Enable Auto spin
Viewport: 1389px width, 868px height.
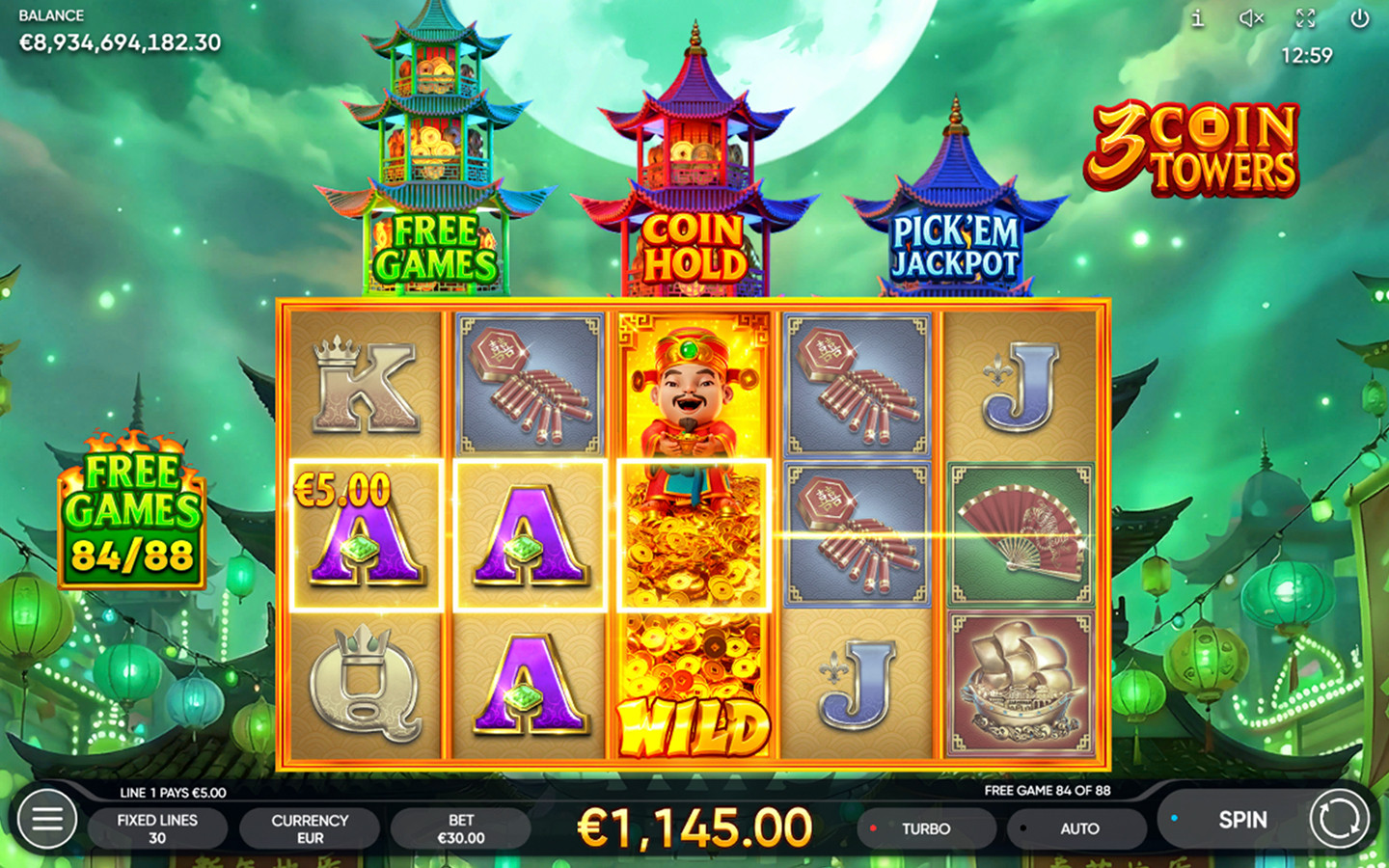click(1078, 827)
